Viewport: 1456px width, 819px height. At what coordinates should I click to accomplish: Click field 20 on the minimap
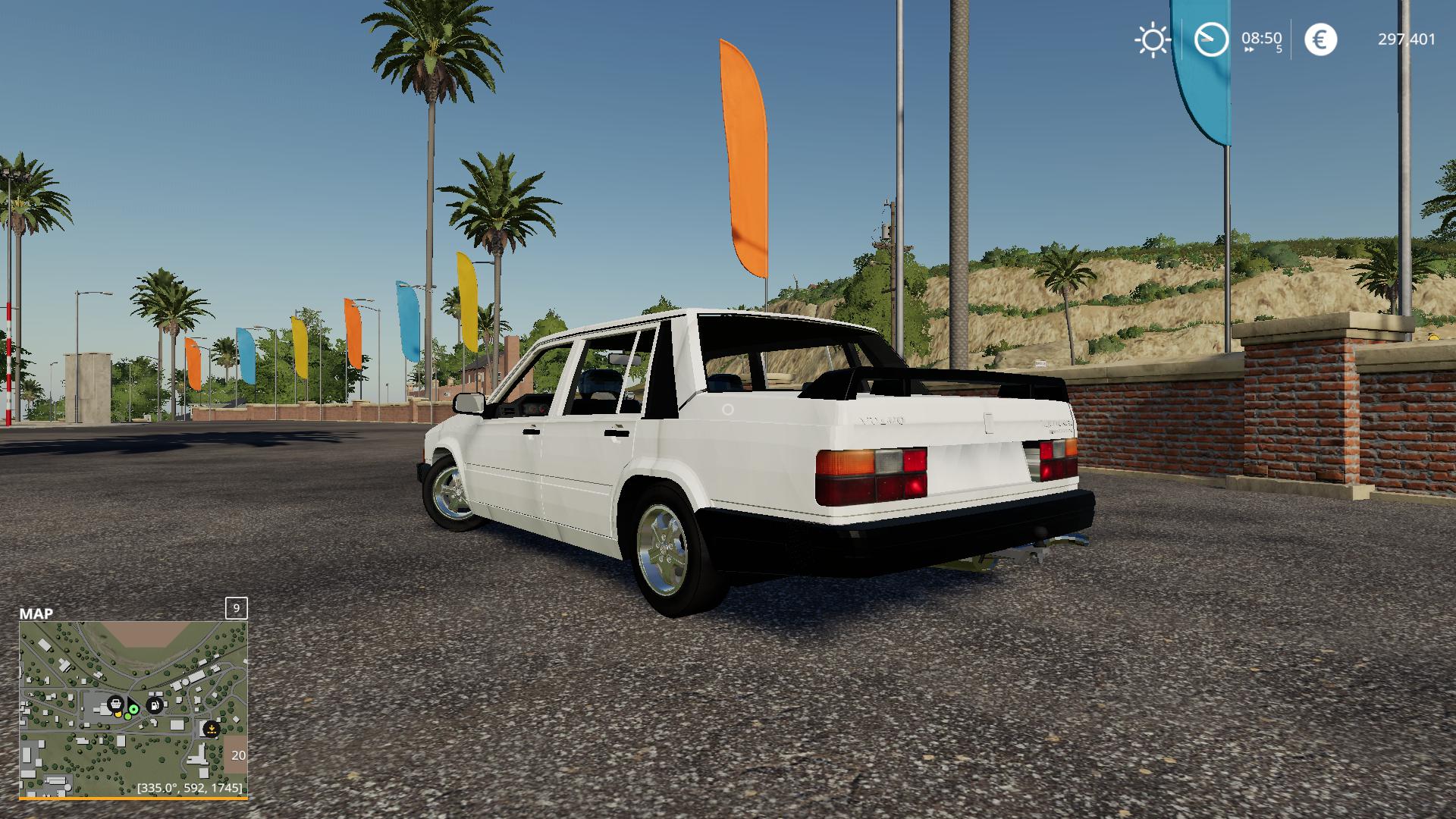point(237,755)
